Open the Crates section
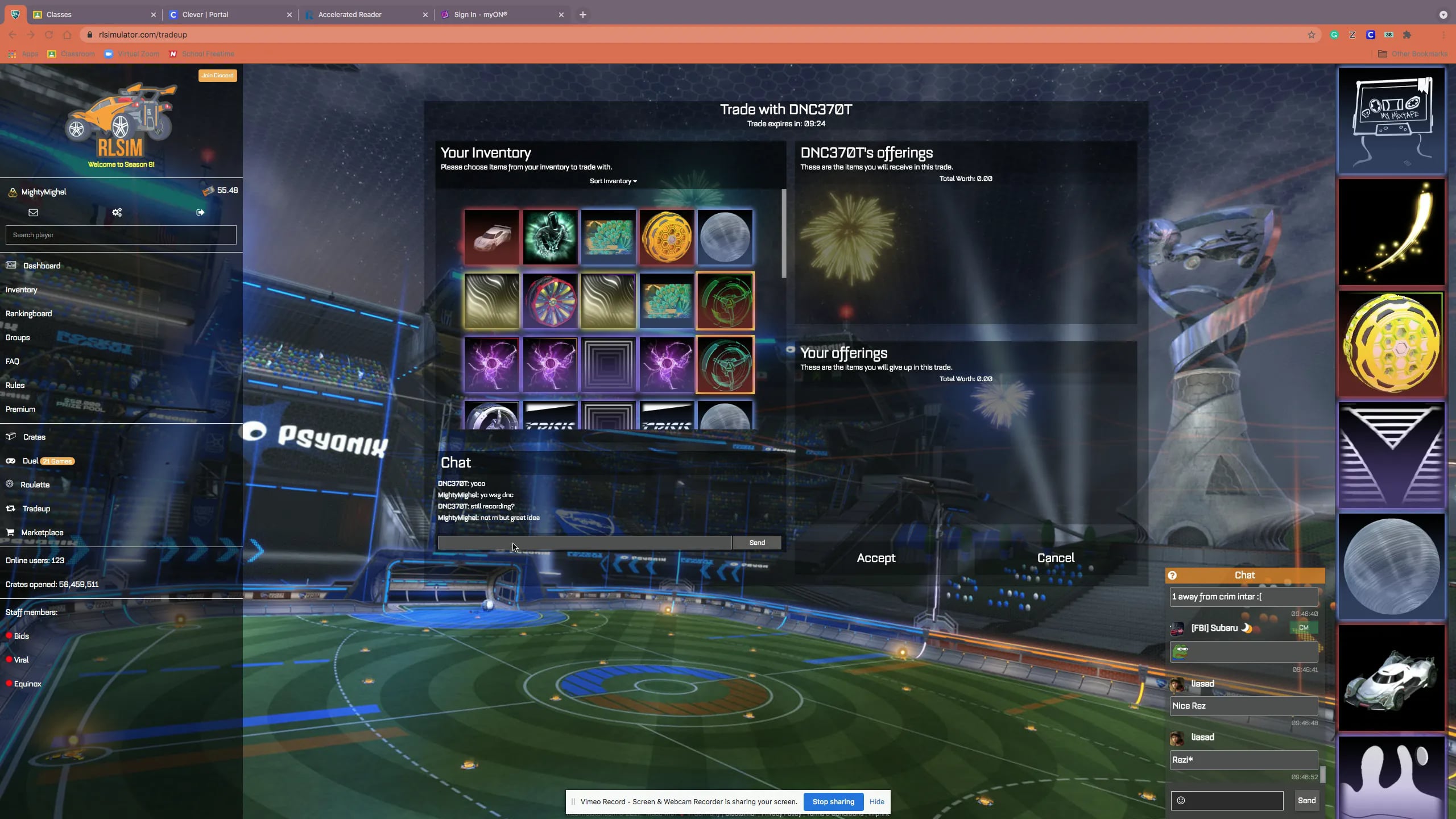1456x819 pixels. [34, 437]
